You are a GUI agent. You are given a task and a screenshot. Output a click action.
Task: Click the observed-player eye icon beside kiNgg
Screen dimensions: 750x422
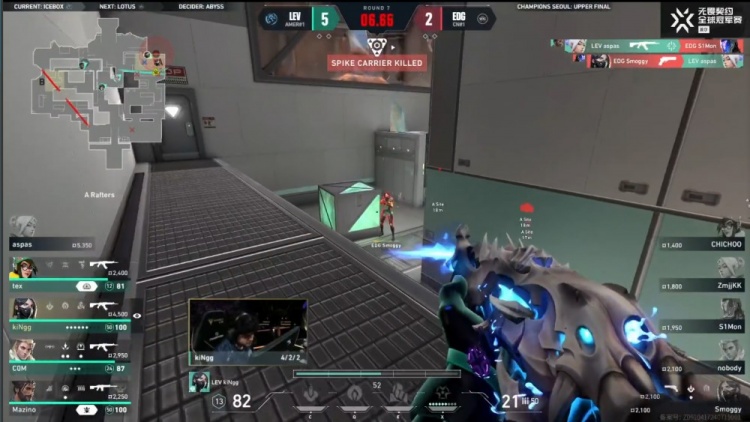point(138,315)
